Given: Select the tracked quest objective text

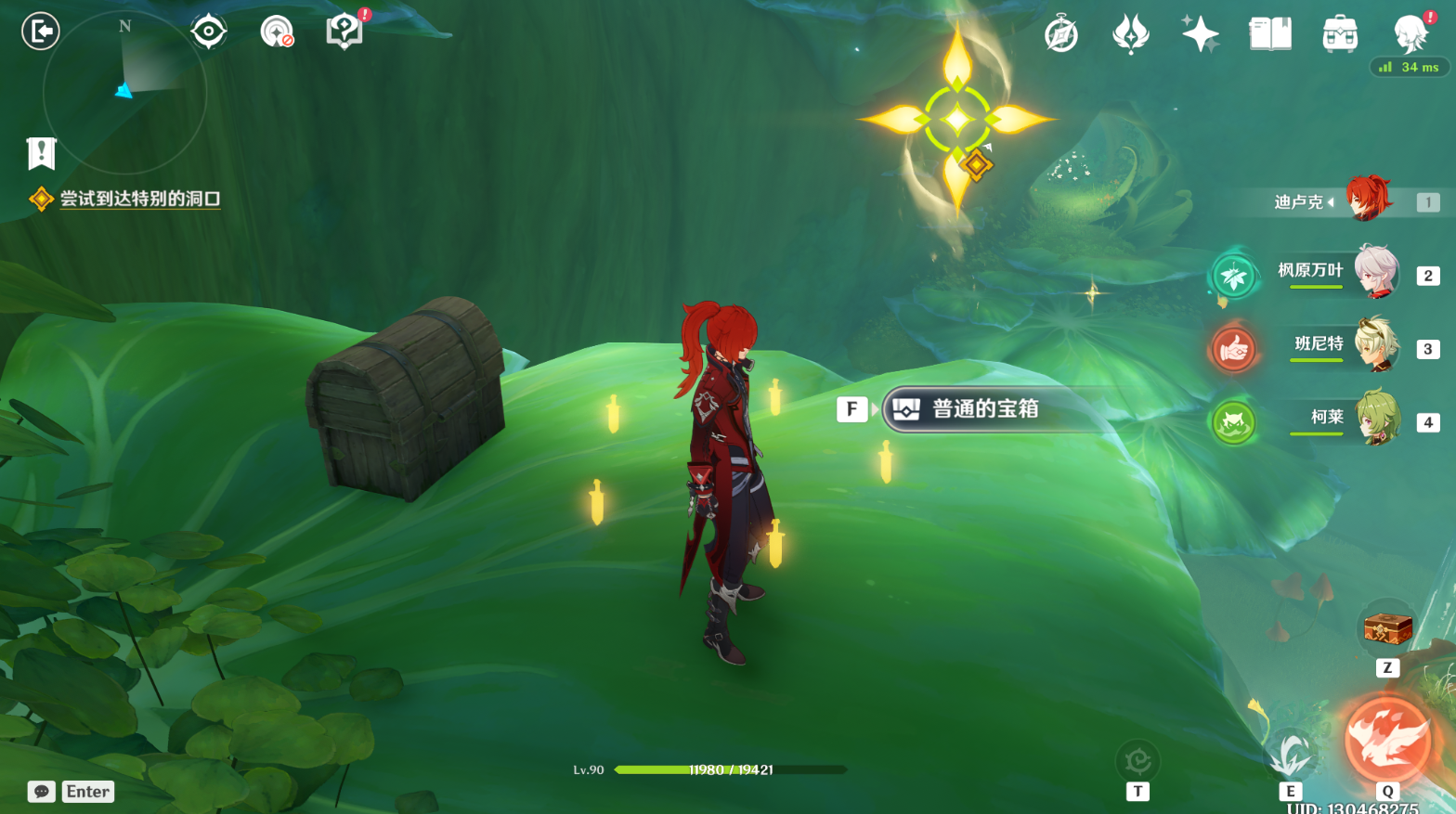Looking at the screenshot, I should [x=139, y=199].
